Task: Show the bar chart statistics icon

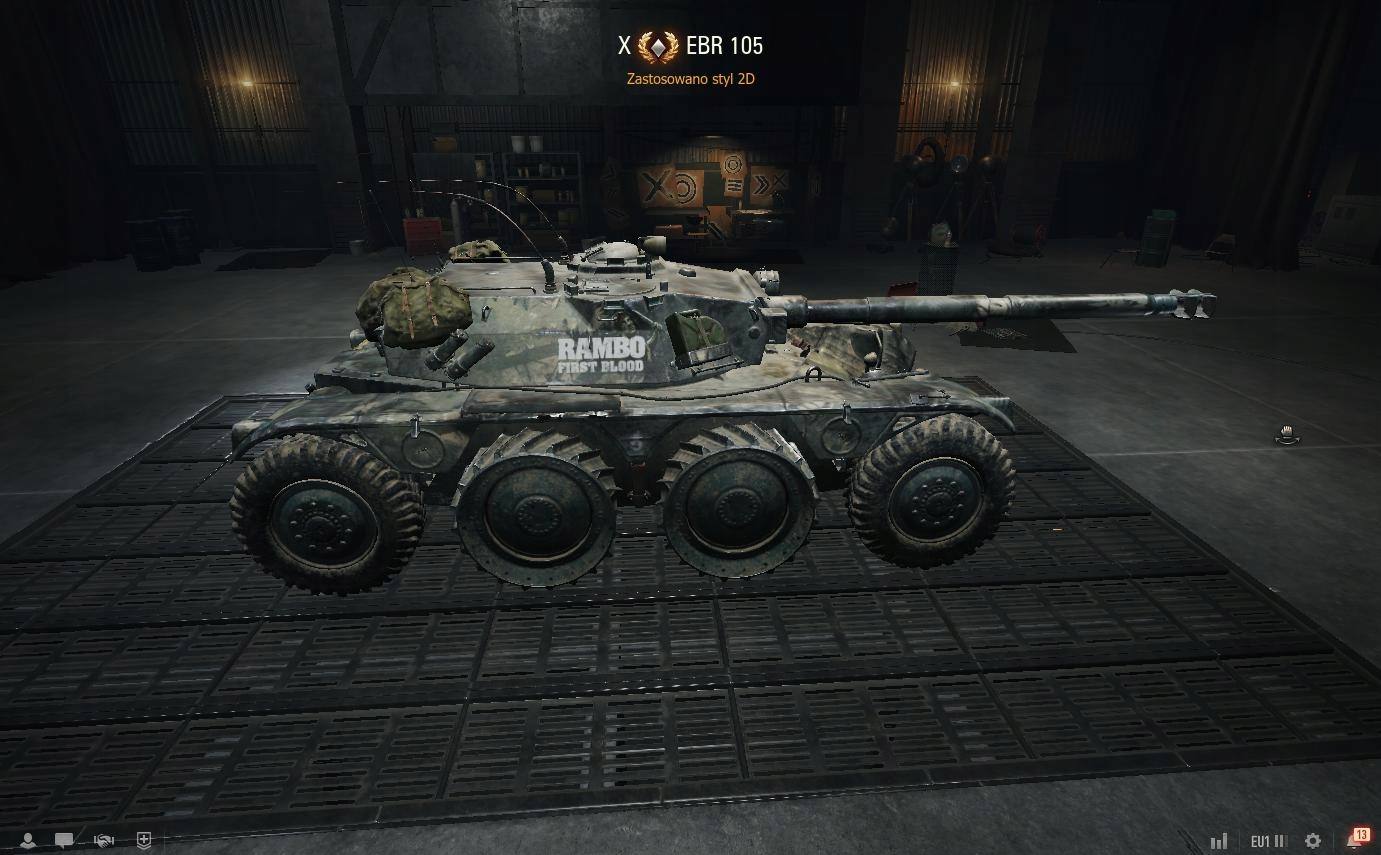Action: [x=1219, y=842]
